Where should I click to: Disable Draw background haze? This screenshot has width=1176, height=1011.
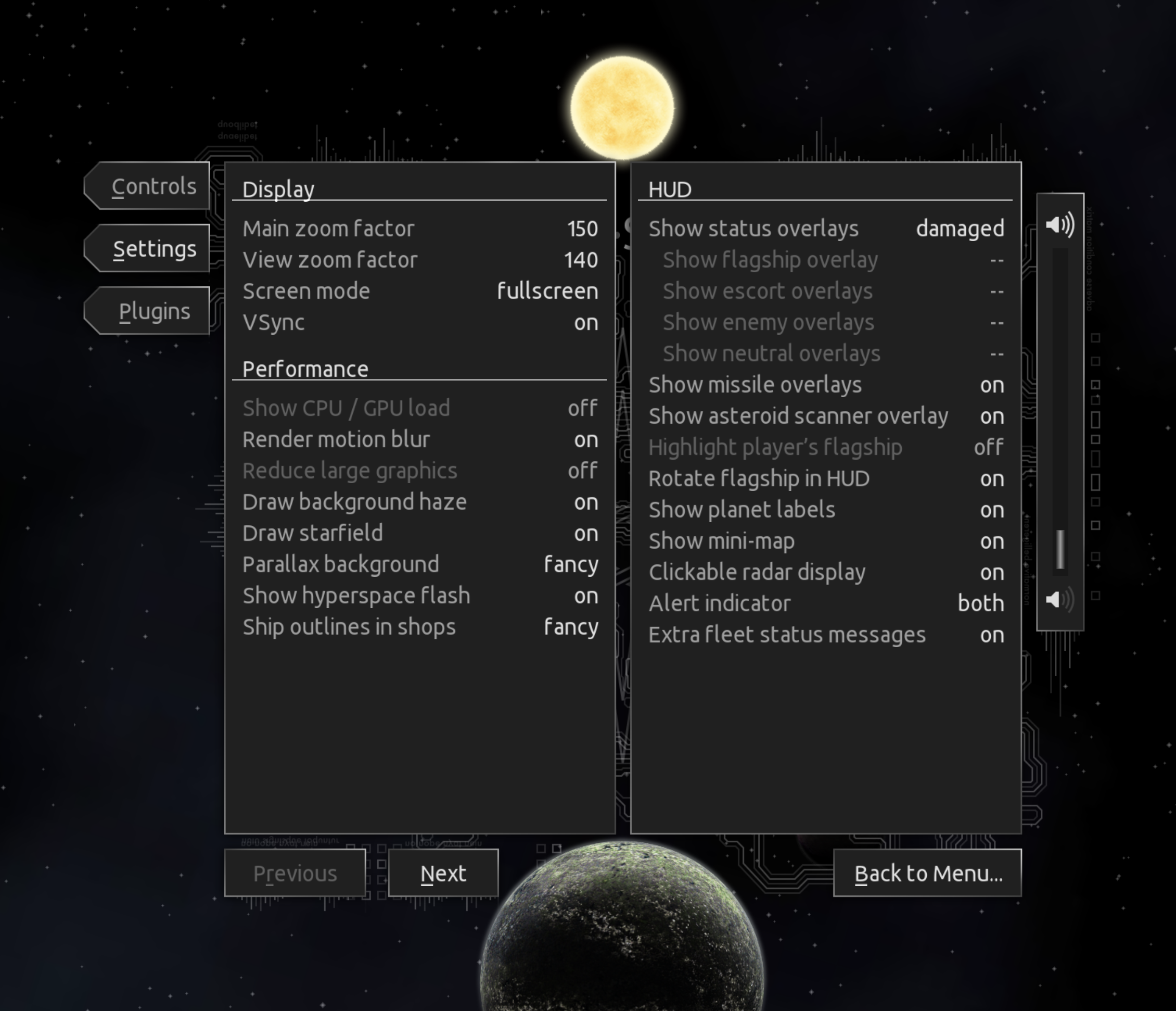pyautogui.click(x=420, y=501)
